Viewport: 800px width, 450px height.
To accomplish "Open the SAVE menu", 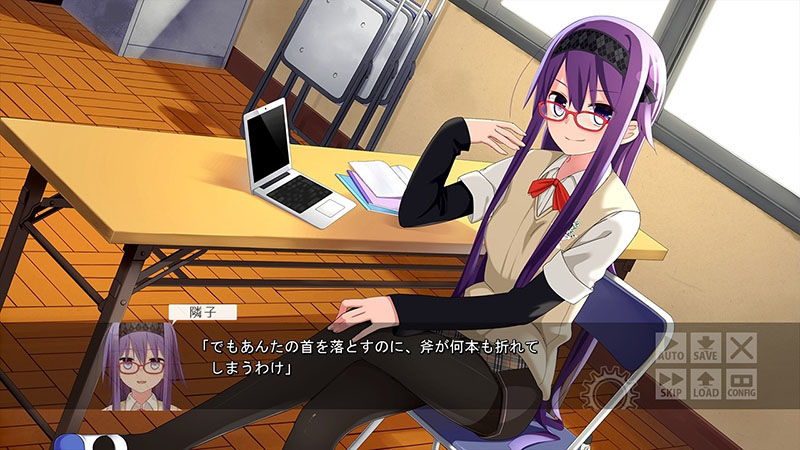I will coord(706,347).
